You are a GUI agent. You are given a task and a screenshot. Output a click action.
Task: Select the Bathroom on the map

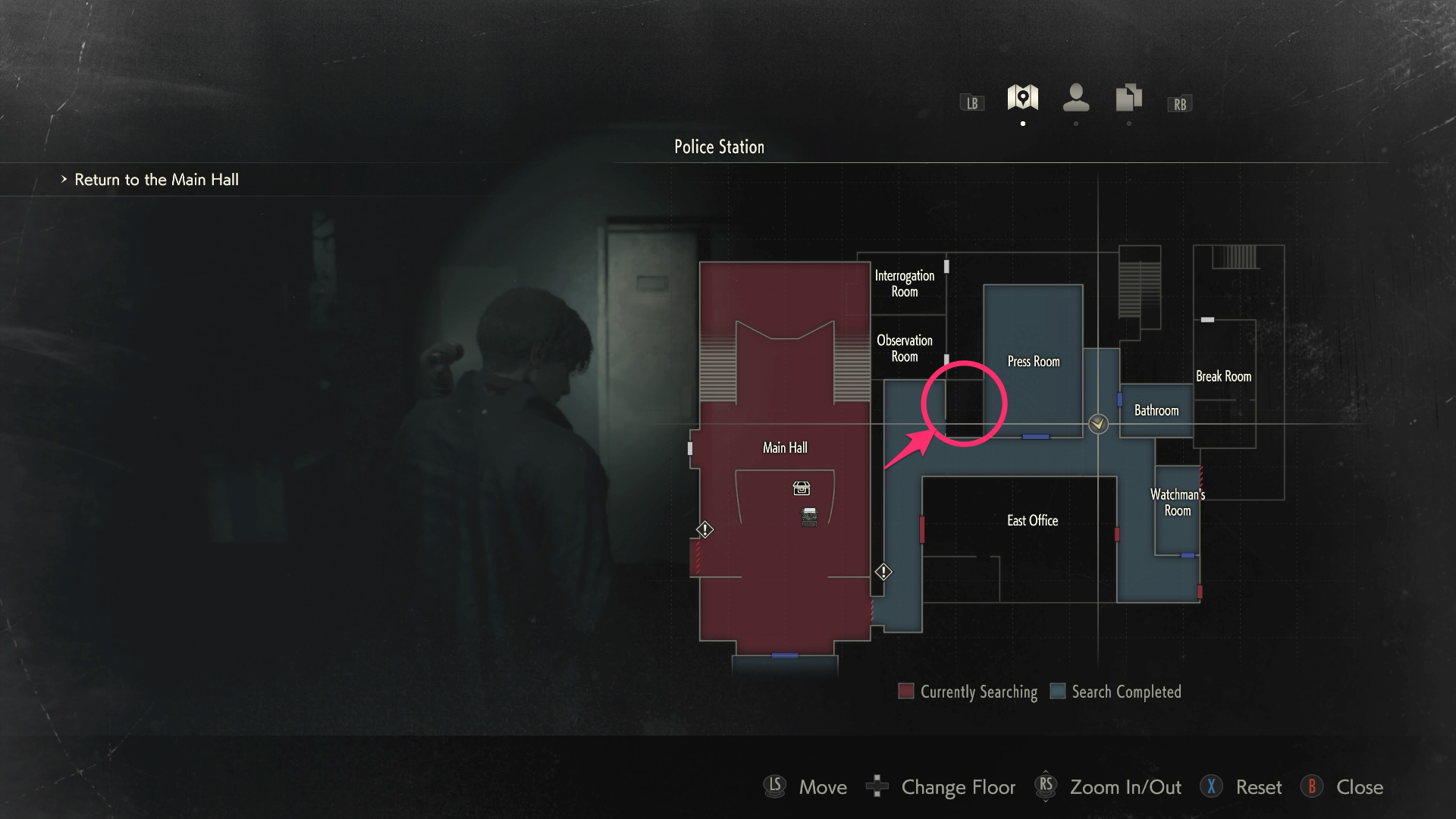(x=1156, y=411)
